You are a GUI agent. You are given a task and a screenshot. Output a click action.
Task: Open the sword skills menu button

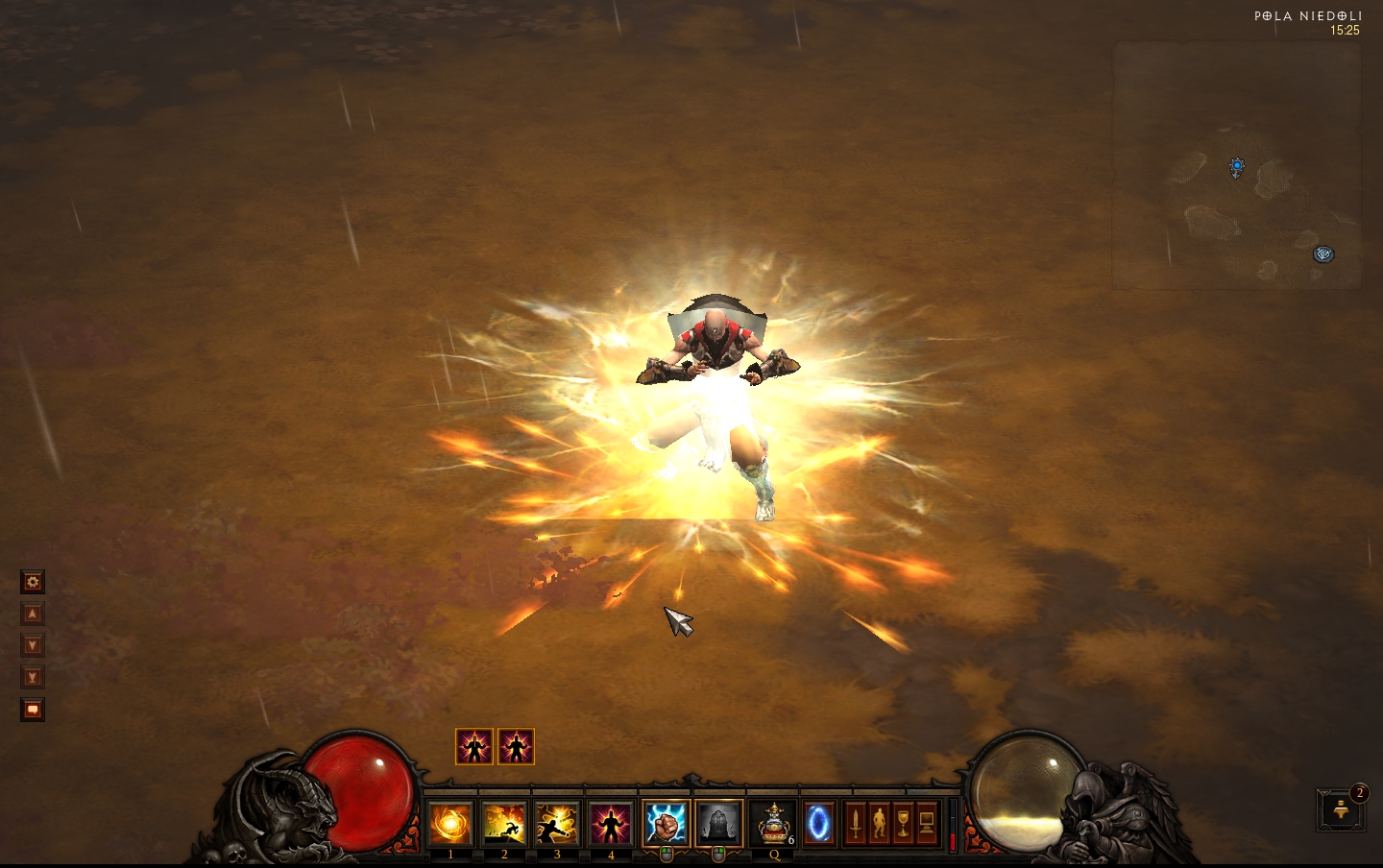(x=855, y=824)
